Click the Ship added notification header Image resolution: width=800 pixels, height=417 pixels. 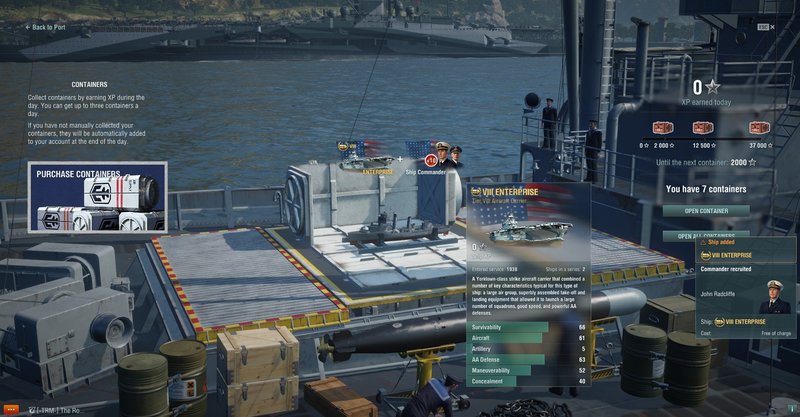point(746,241)
